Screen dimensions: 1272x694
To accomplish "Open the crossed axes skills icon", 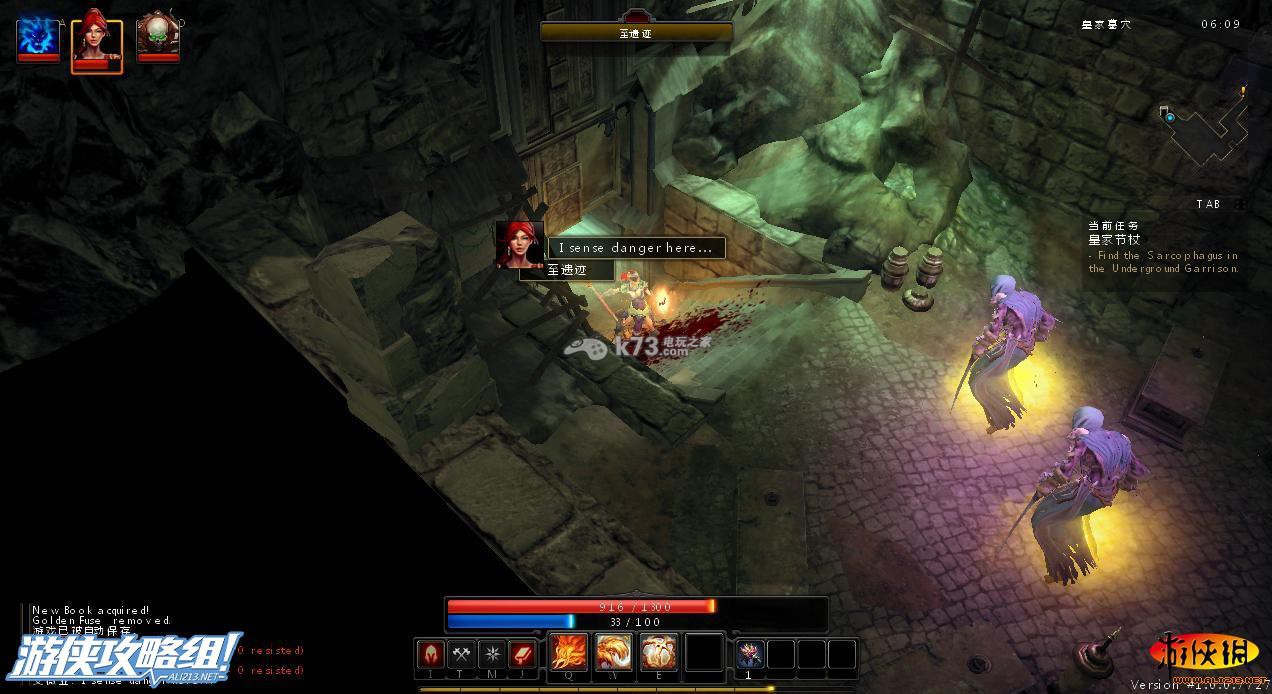I will pos(461,654).
